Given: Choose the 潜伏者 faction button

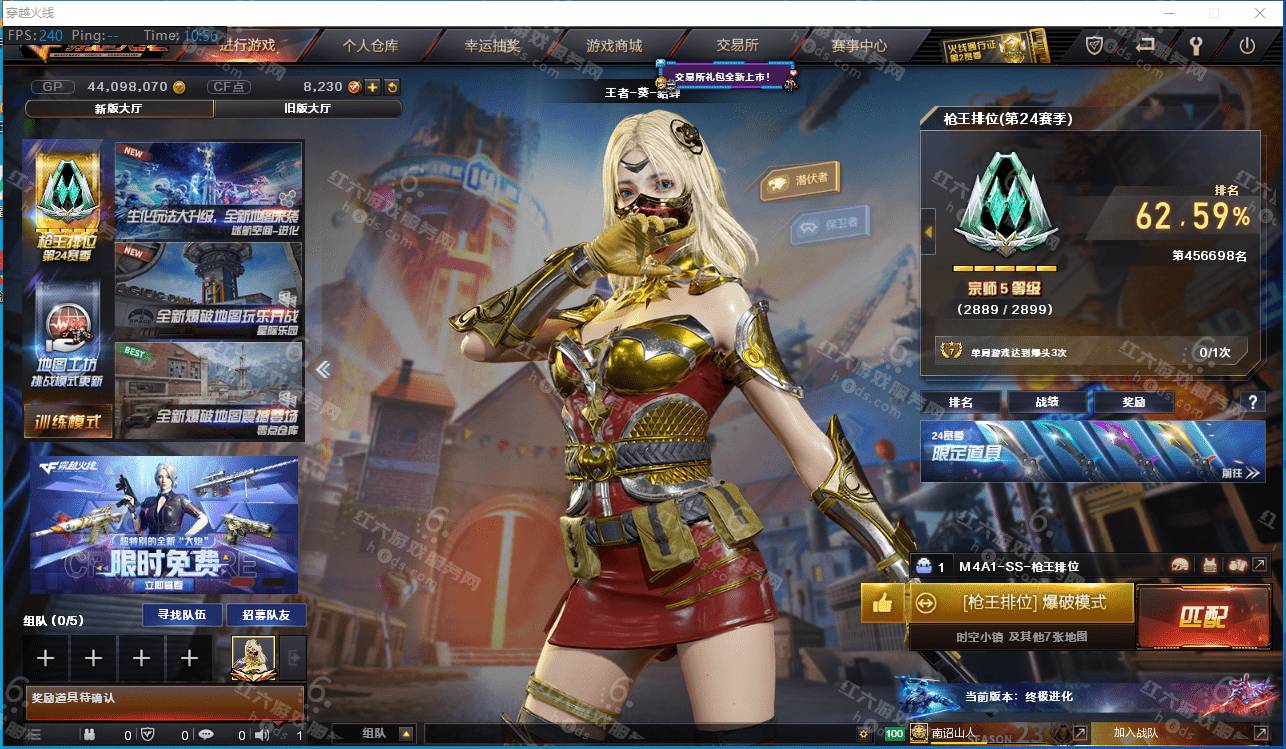Looking at the screenshot, I should click(x=801, y=180).
